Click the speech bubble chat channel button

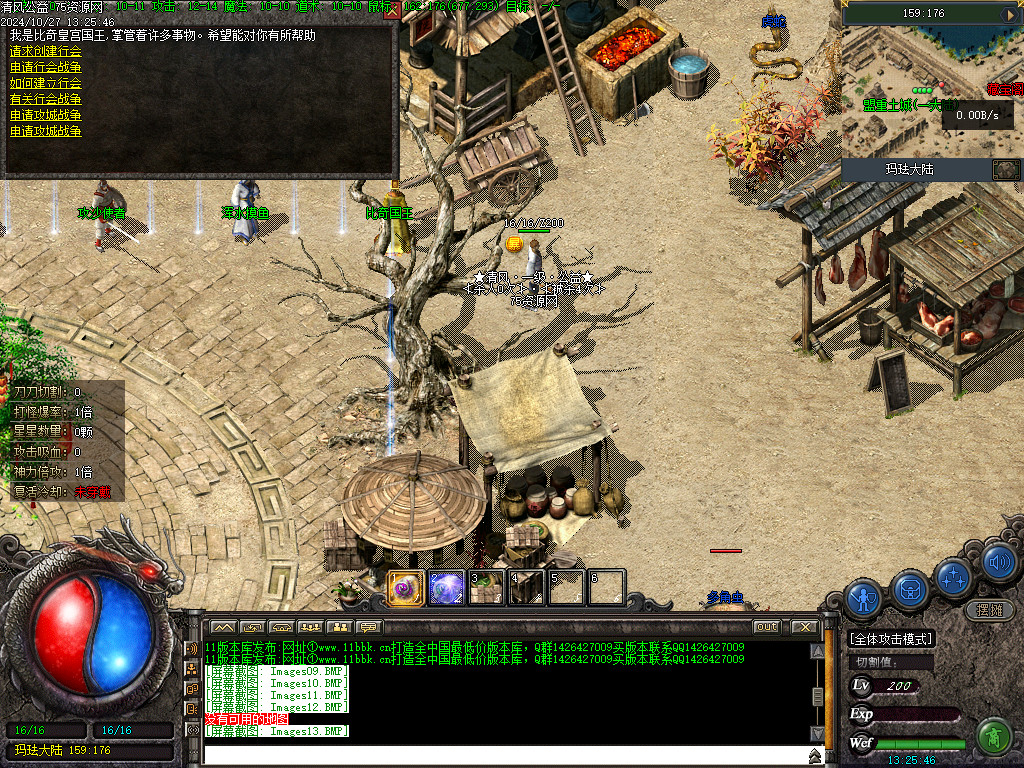click(370, 627)
